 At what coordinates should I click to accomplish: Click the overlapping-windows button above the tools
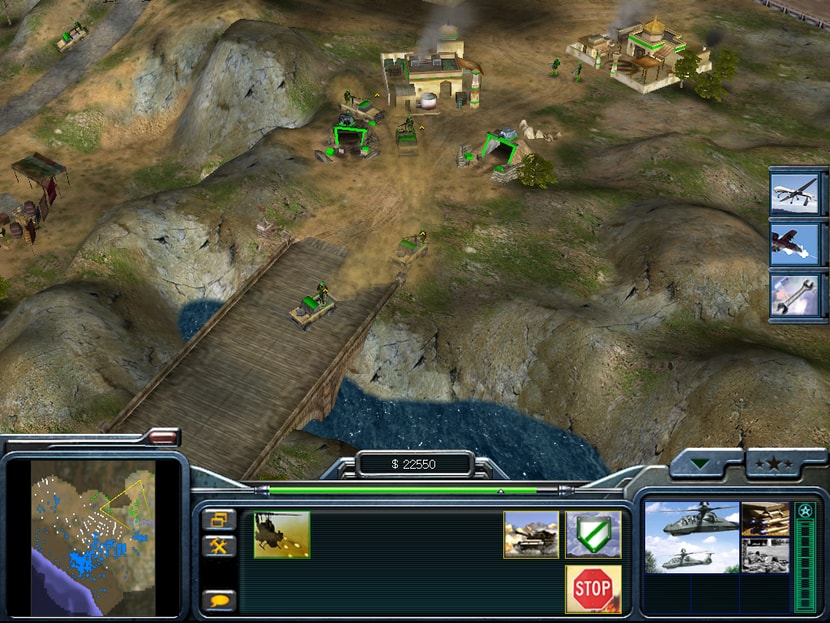point(219,519)
